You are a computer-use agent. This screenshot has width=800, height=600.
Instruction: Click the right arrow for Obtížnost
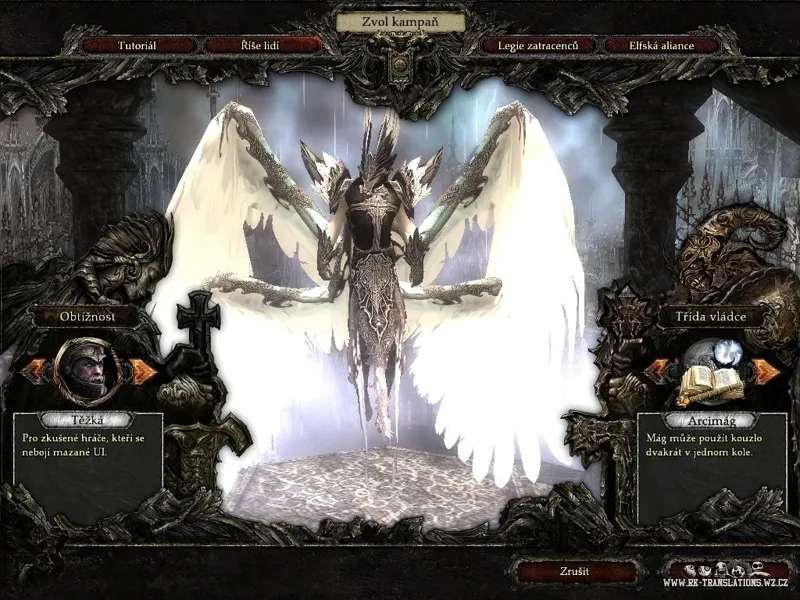pos(144,371)
